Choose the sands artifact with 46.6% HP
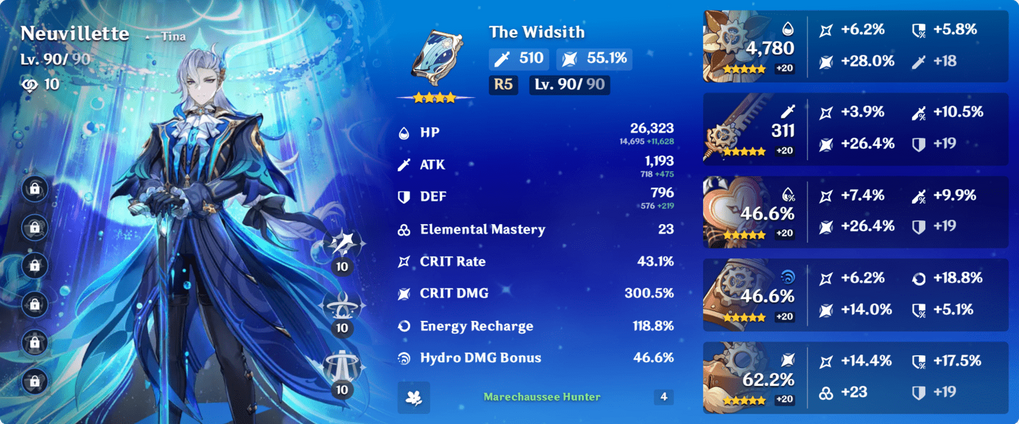Image resolution: width=1019 pixels, height=424 pixels. 738,211
